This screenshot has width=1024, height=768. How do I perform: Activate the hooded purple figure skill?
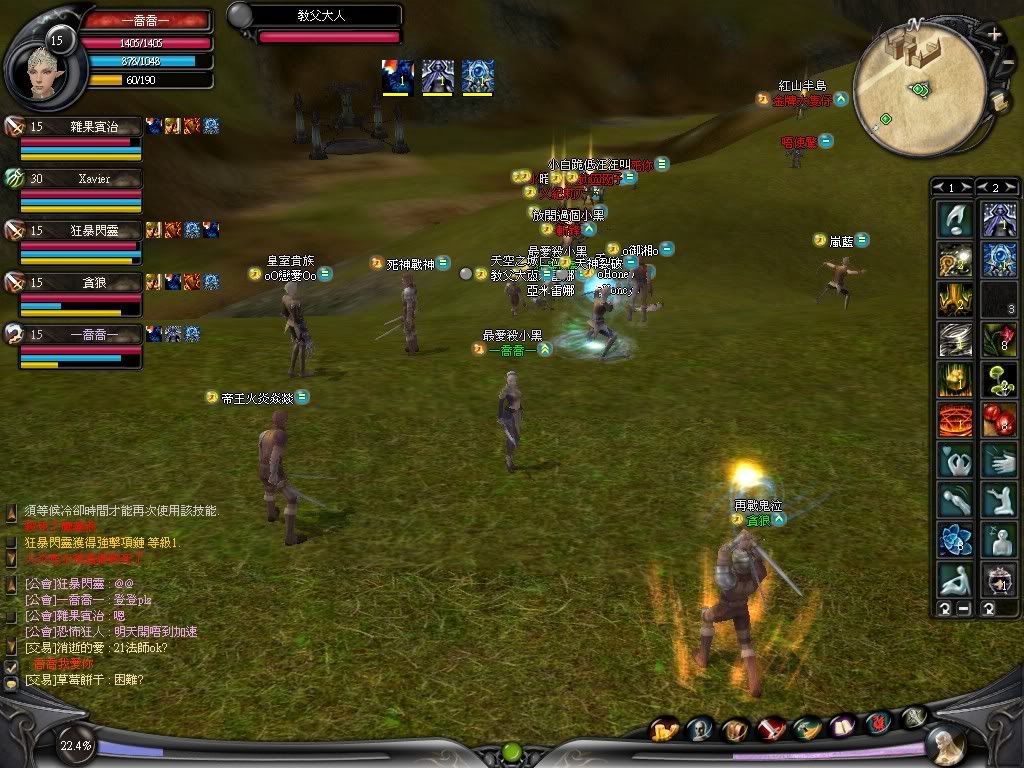(998, 219)
